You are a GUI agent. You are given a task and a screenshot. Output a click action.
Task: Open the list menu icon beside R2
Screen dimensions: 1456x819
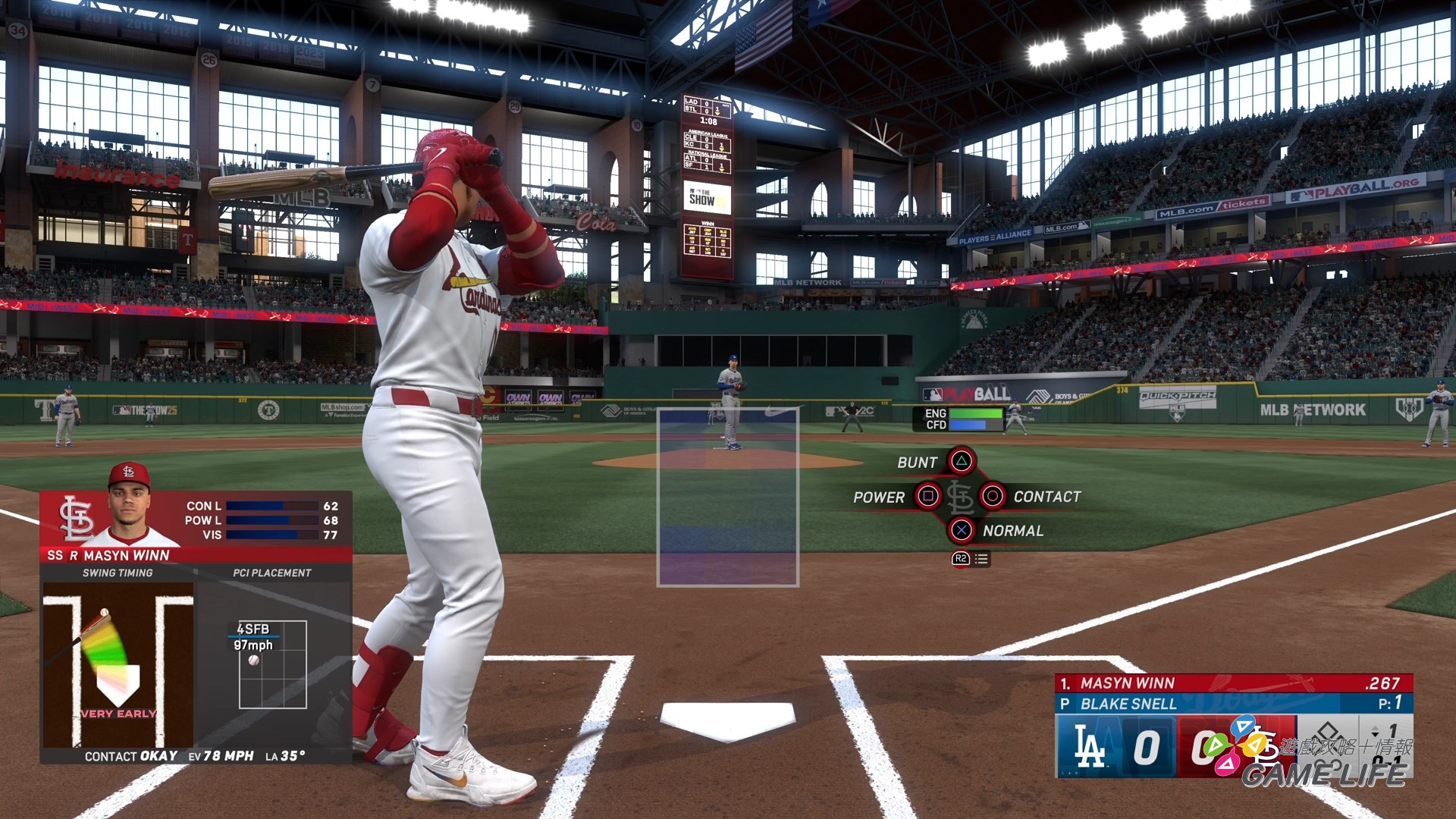coord(981,559)
